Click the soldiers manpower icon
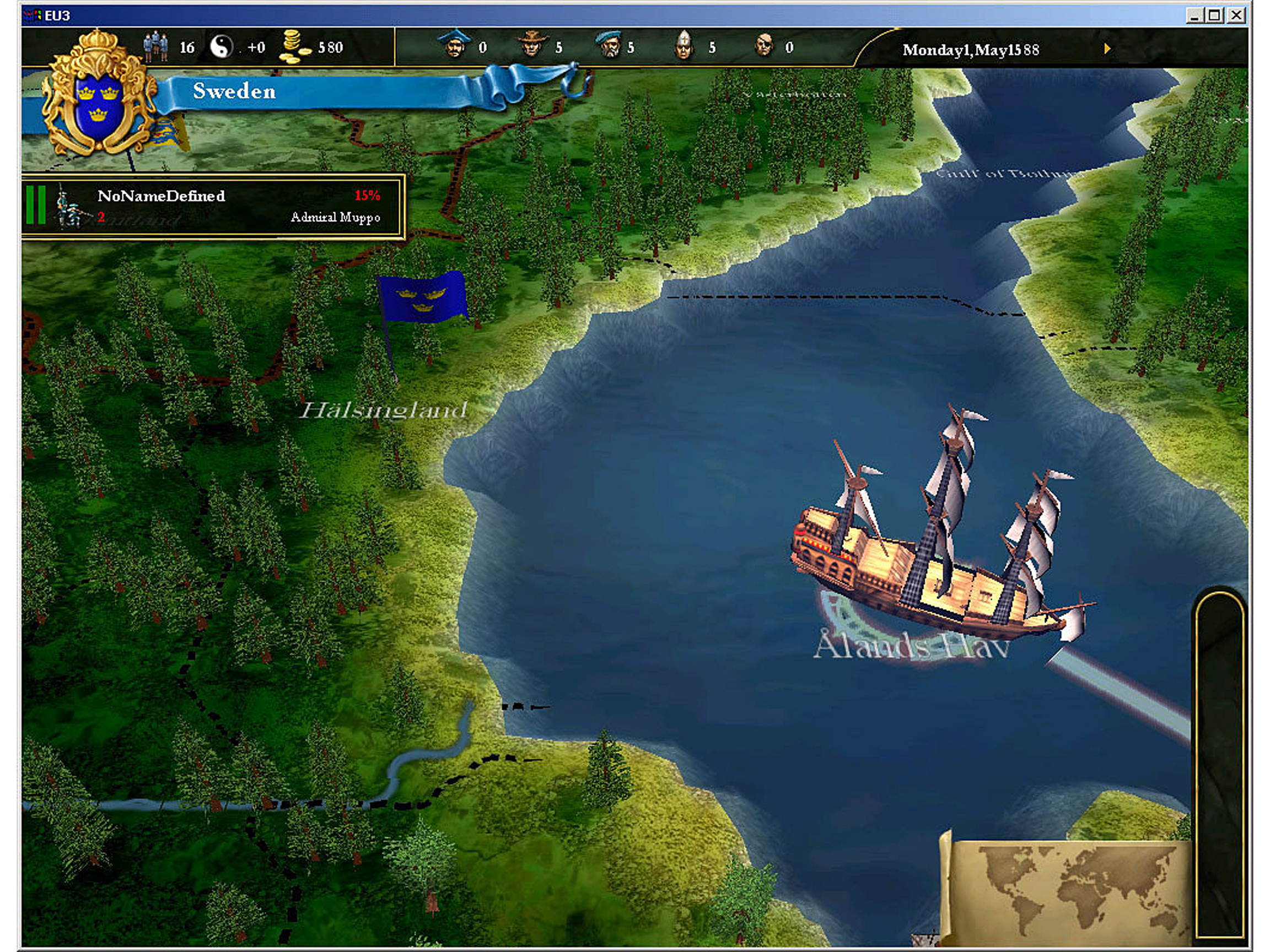The width and height of the screenshot is (1270, 952). coord(155,47)
